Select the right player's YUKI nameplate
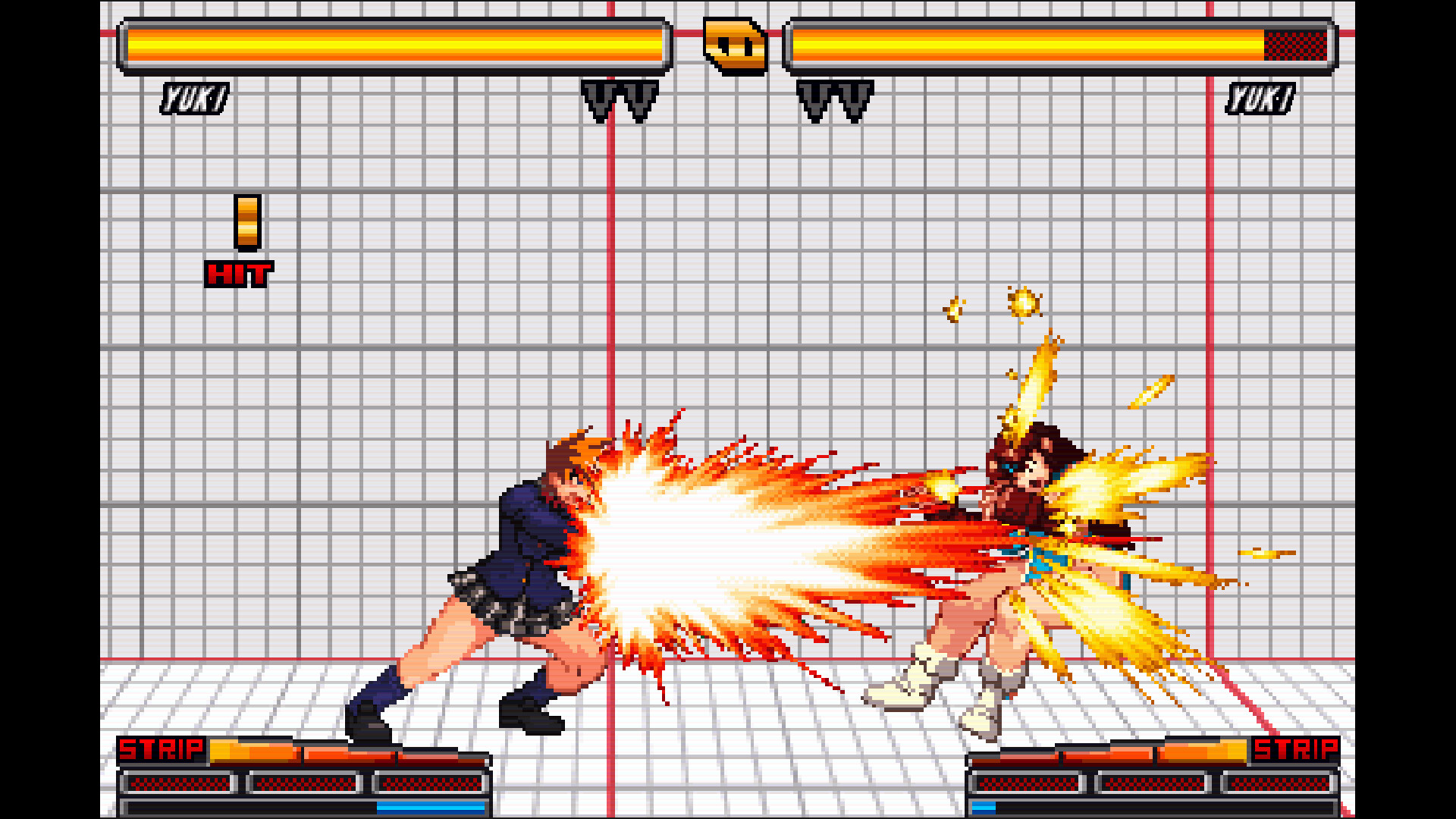This screenshot has height=819, width=1456. pyautogui.click(x=1262, y=97)
